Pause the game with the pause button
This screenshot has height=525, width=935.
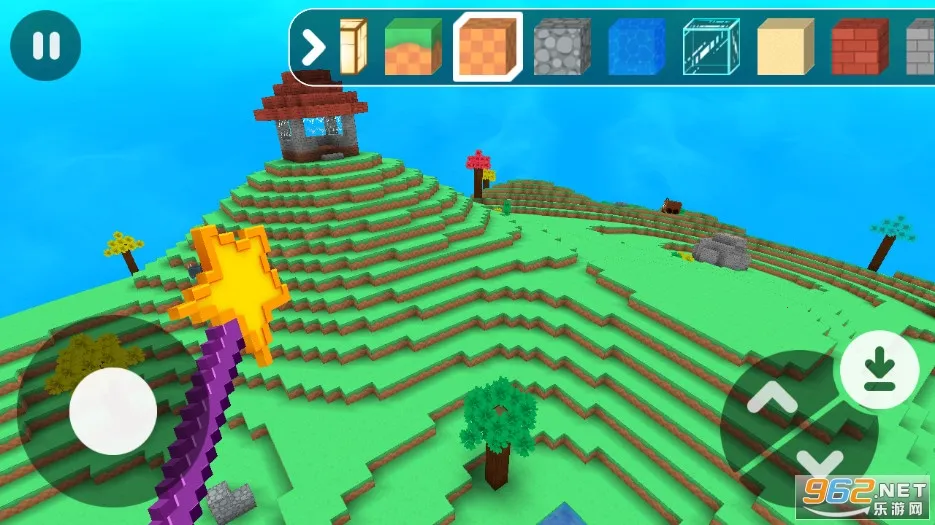click(x=45, y=45)
